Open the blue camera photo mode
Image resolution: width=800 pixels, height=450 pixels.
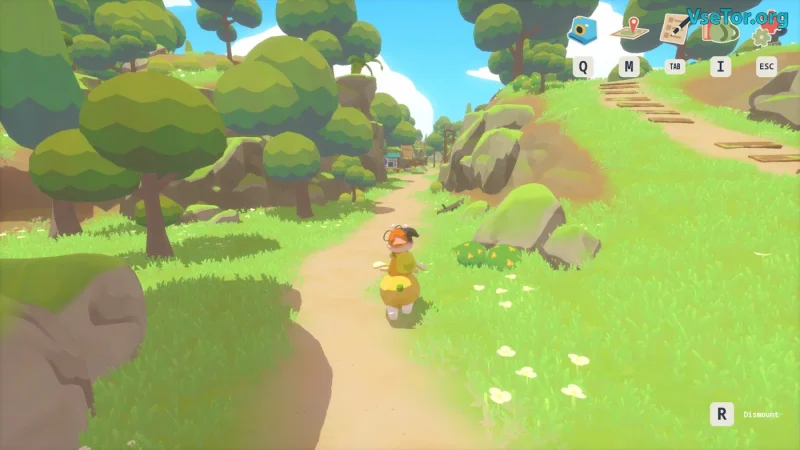click(x=582, y=31)
